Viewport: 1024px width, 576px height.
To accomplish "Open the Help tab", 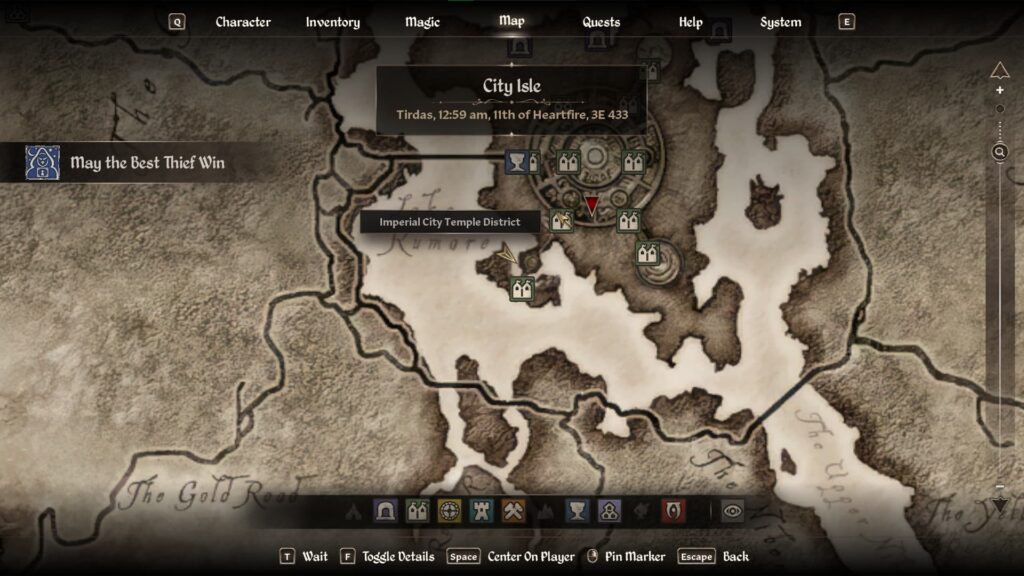I will pos(690,22).
